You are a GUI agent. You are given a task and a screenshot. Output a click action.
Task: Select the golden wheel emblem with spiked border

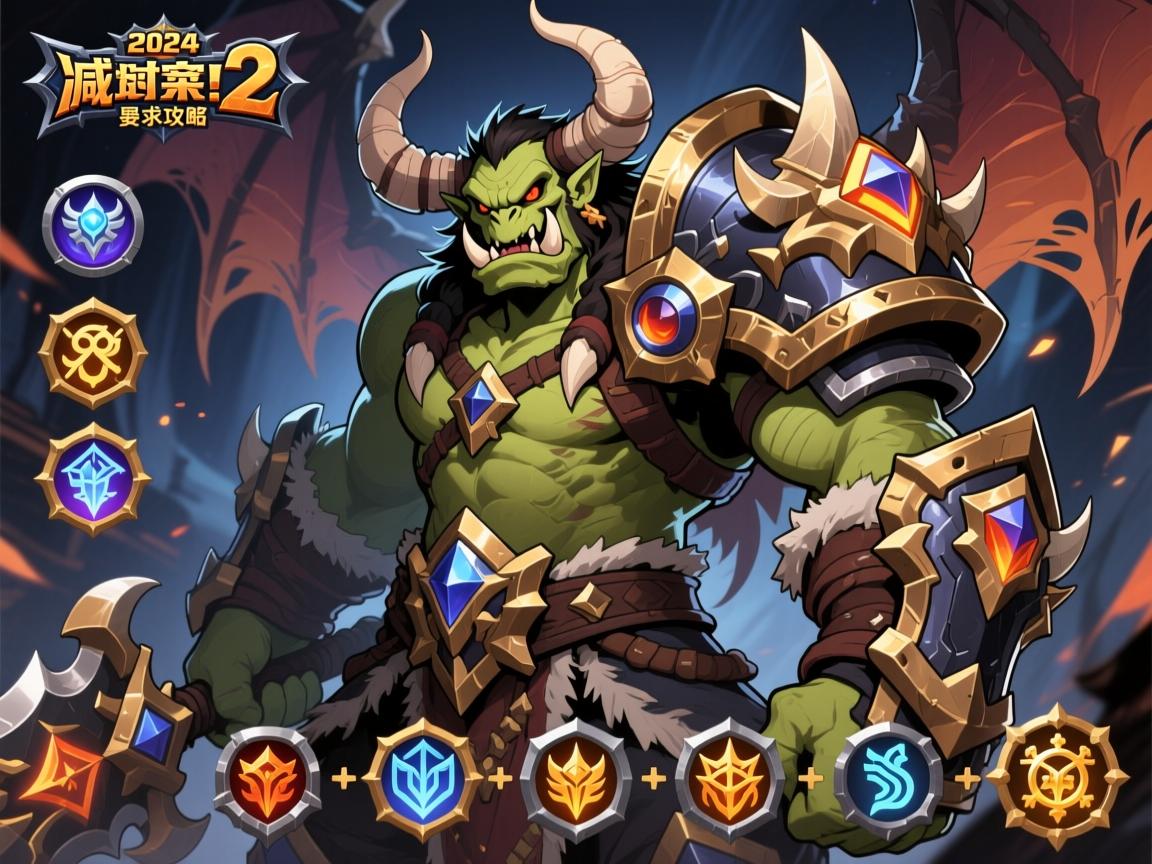coord(1057,777)
